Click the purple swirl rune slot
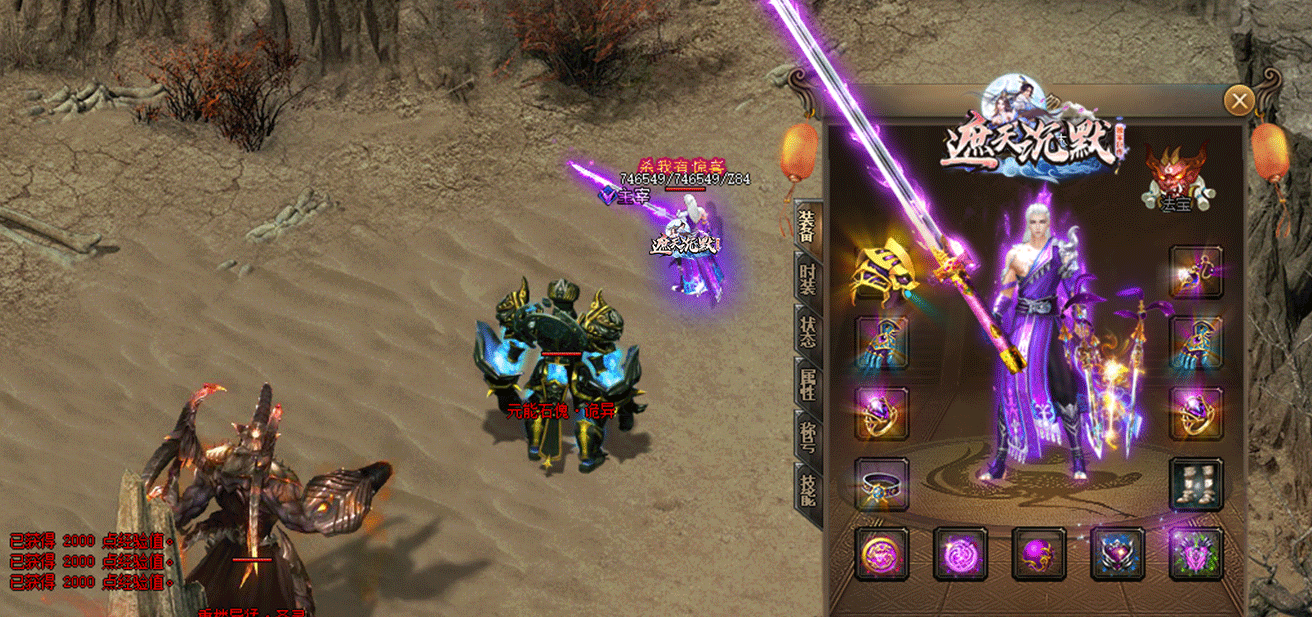1312x617 pixels. (960, 554)
